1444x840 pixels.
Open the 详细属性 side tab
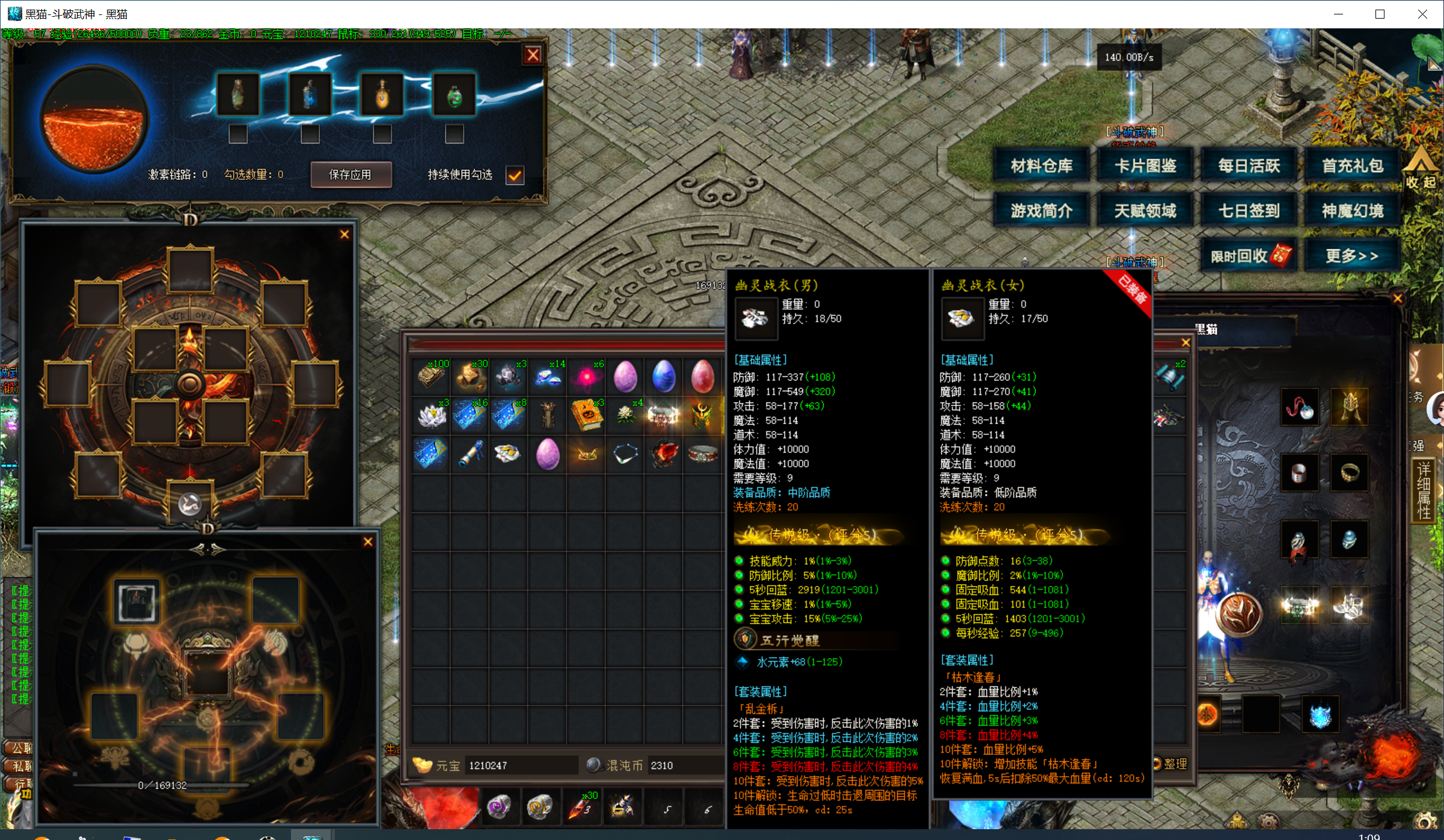click(1423, 490)
